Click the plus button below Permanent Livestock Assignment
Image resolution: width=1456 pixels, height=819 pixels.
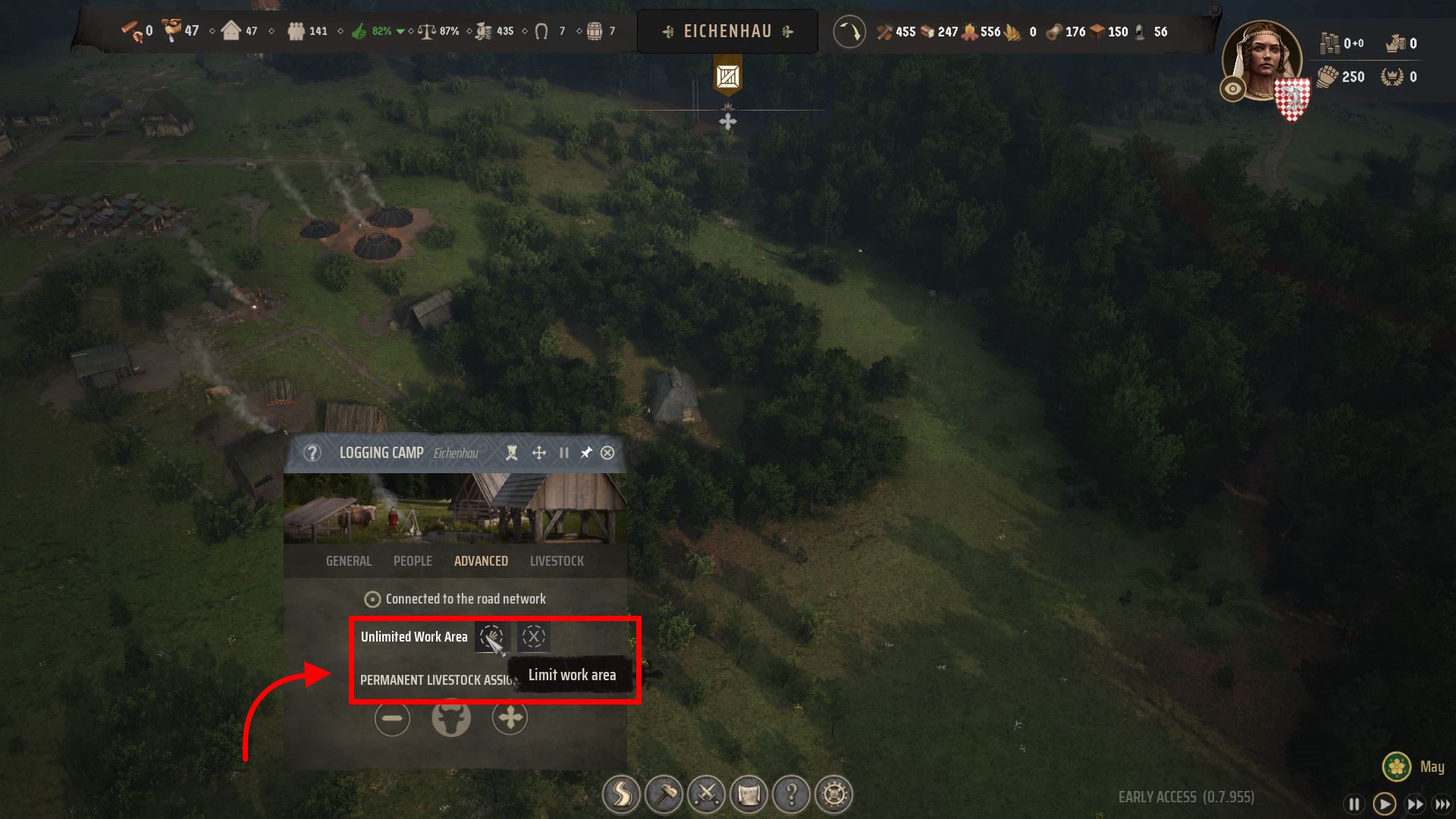pos(510,717)
